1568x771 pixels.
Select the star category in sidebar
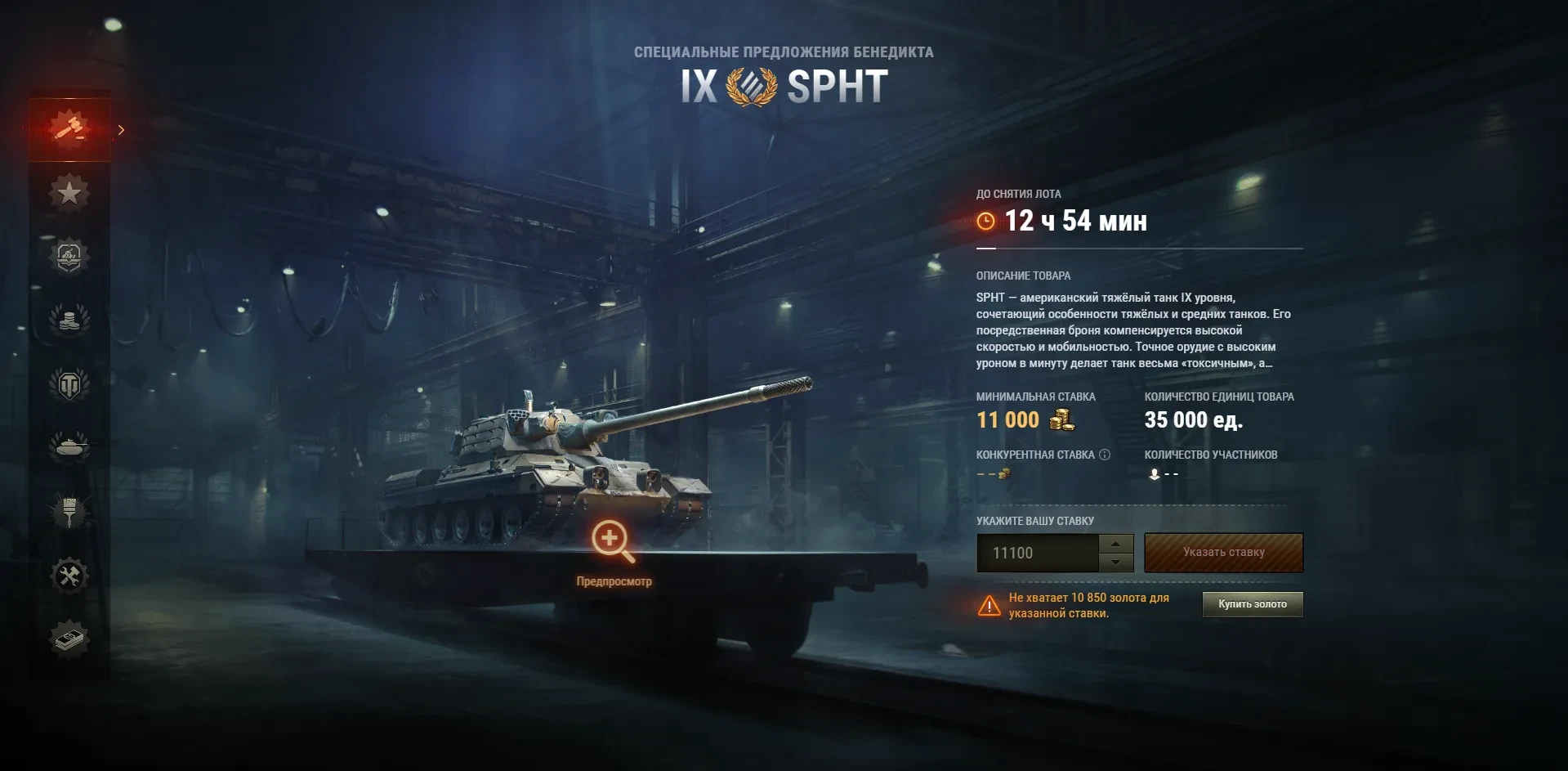pyautogui.click(x=69, y=193)
